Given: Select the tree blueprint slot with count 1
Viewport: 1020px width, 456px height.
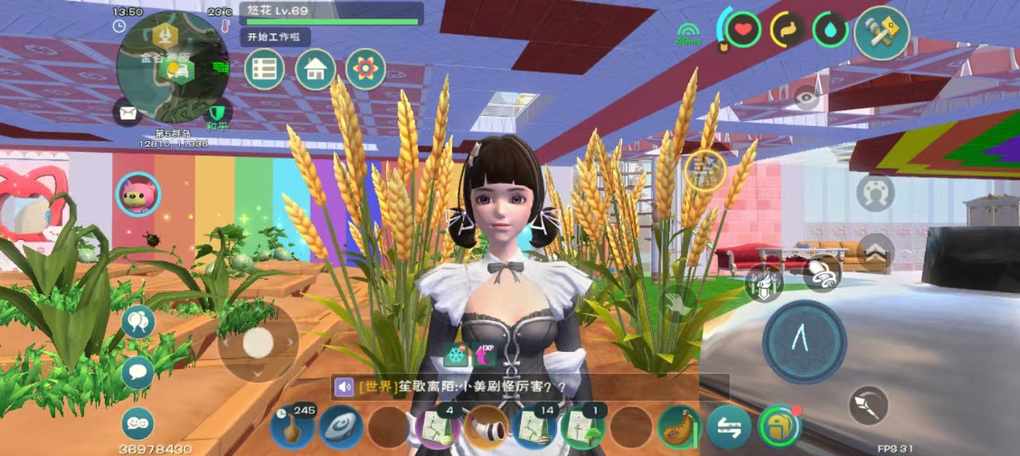Looking at the screenshot, I should (x=582, y=427).
